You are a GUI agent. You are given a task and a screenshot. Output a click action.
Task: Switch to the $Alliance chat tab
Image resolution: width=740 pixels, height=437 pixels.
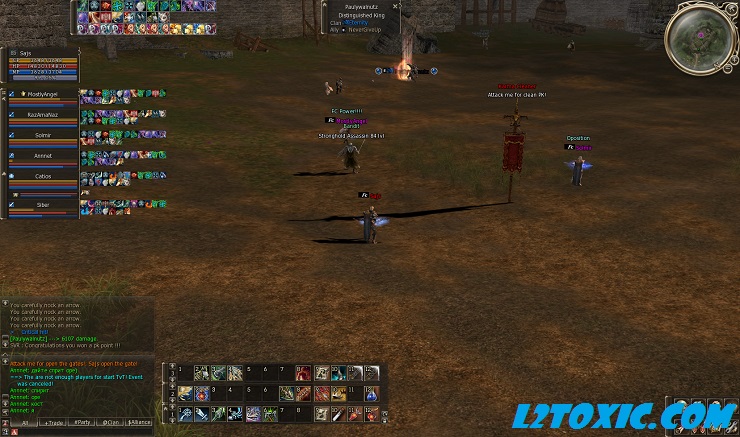(140, 423)
